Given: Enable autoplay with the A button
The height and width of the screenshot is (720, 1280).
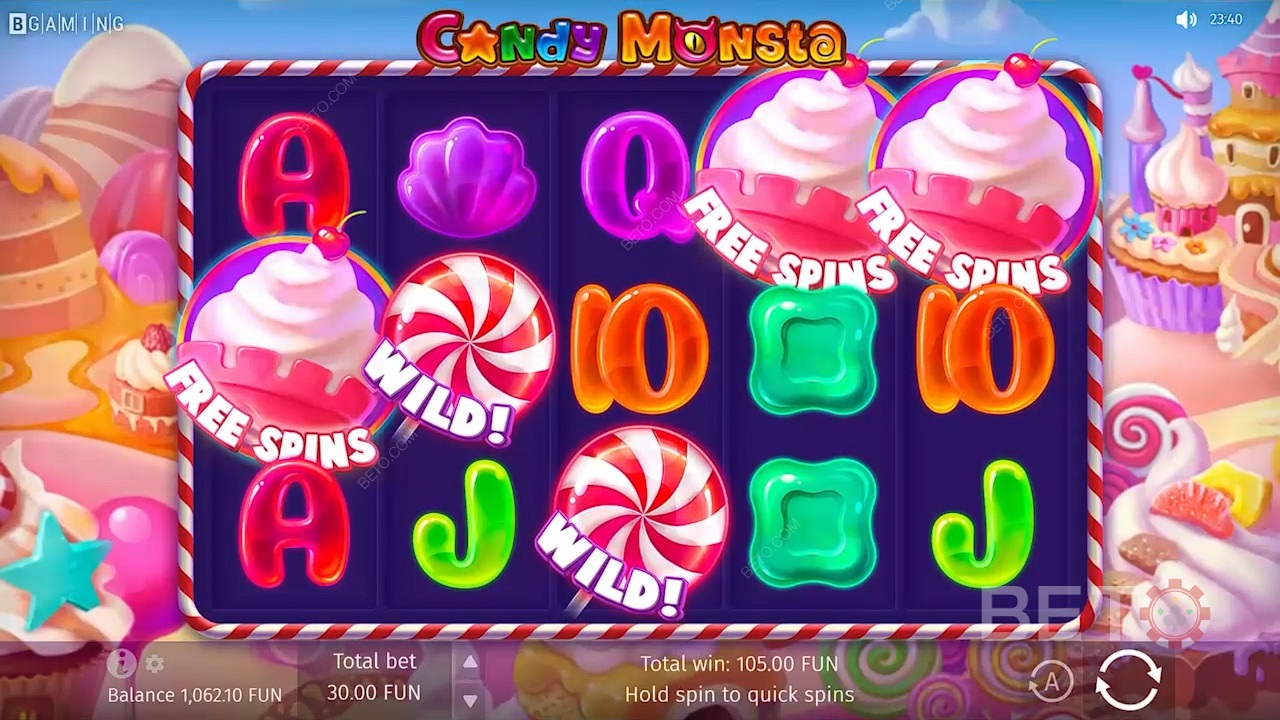Looking at the screenshot, I should point(1050,682).
